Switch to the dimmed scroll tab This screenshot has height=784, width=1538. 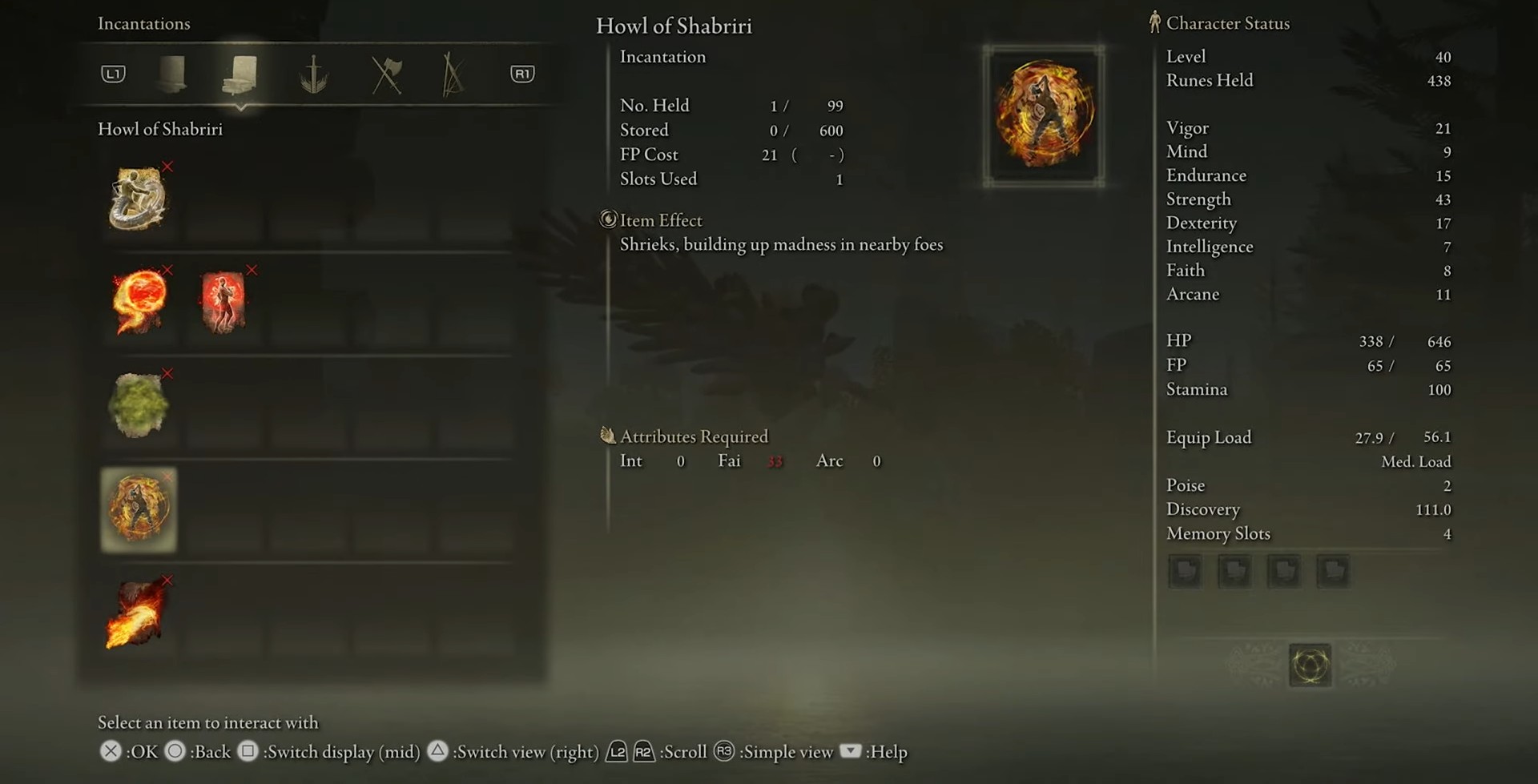[171, 74]
